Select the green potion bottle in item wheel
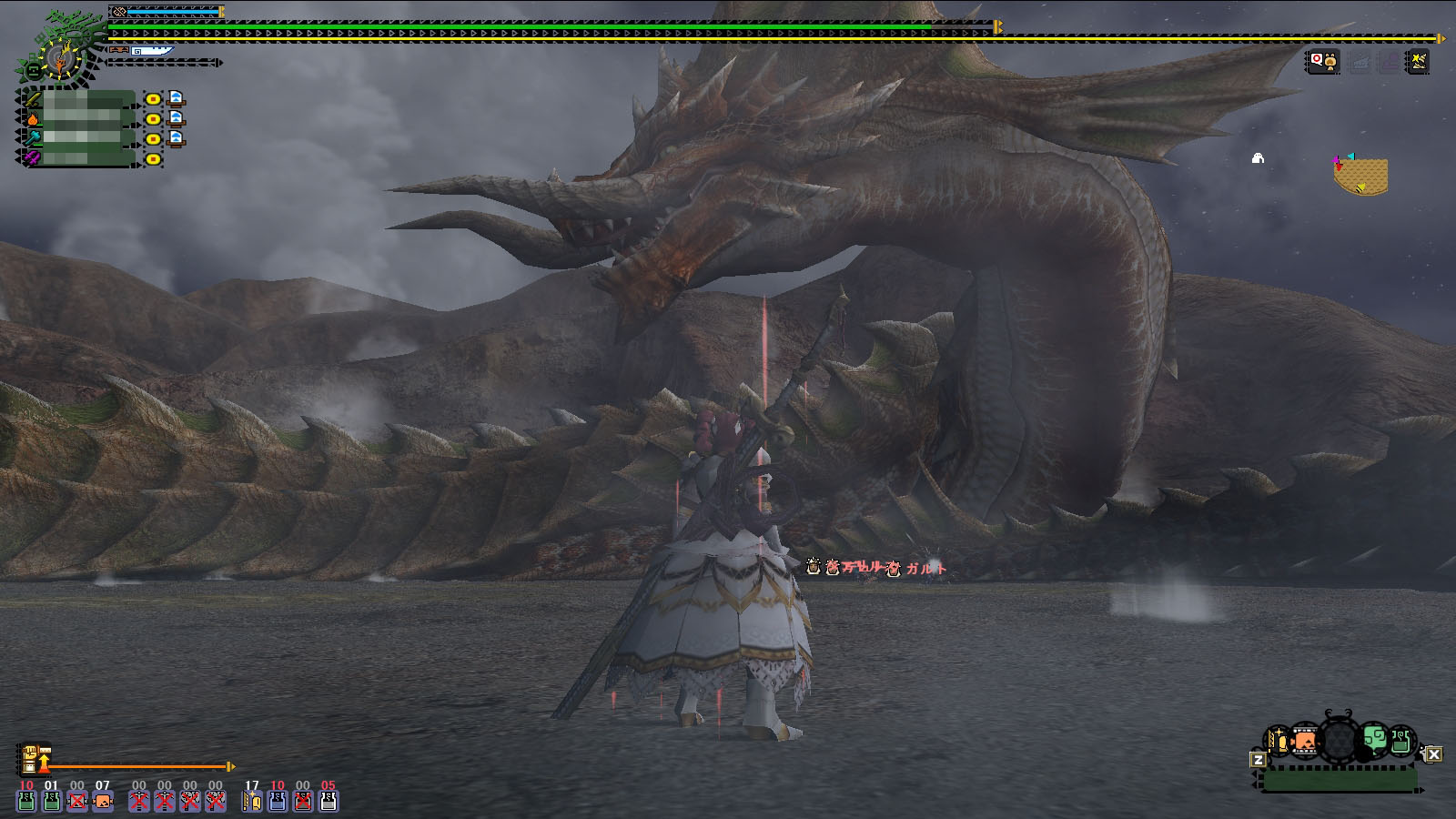 coord(1400,742)
